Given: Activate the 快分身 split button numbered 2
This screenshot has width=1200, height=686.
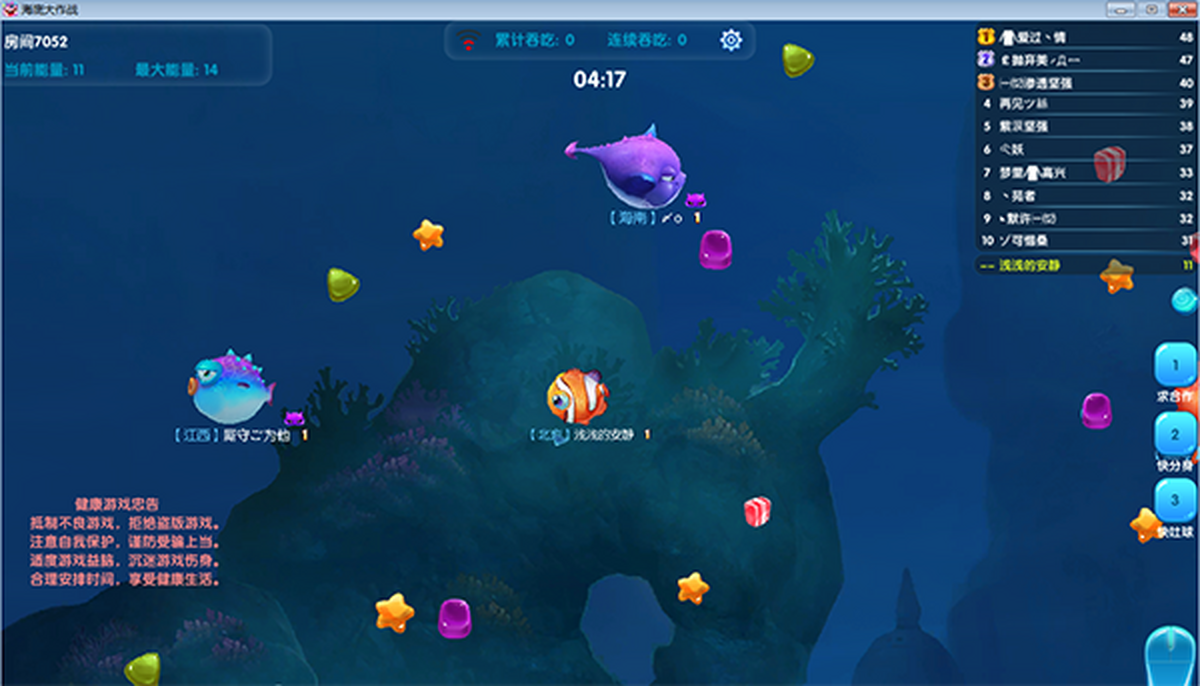Looking at the screenshot, I should [x=1176, y=435].
